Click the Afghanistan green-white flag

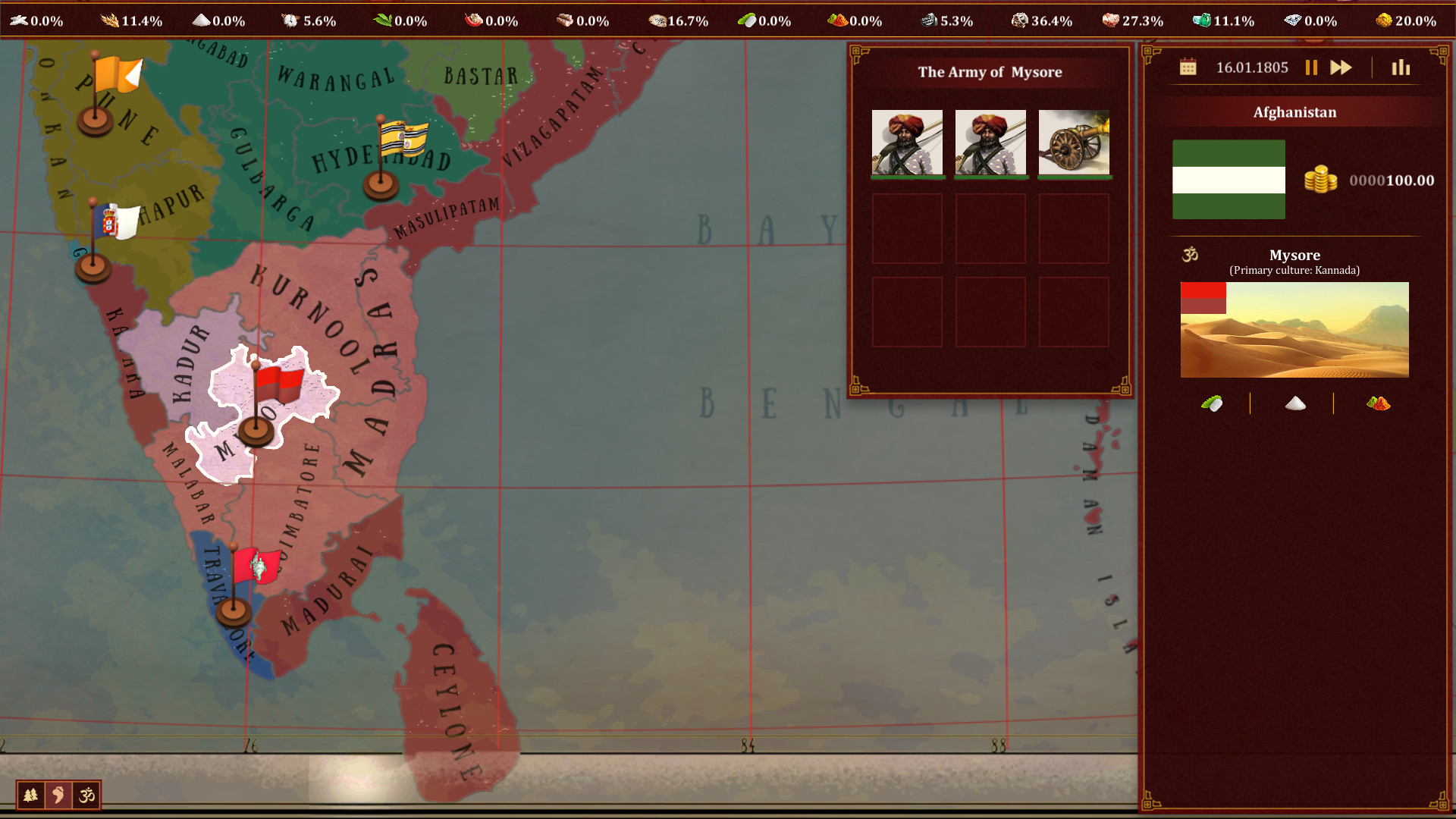pyautogui.click(x=1228, y=180)
